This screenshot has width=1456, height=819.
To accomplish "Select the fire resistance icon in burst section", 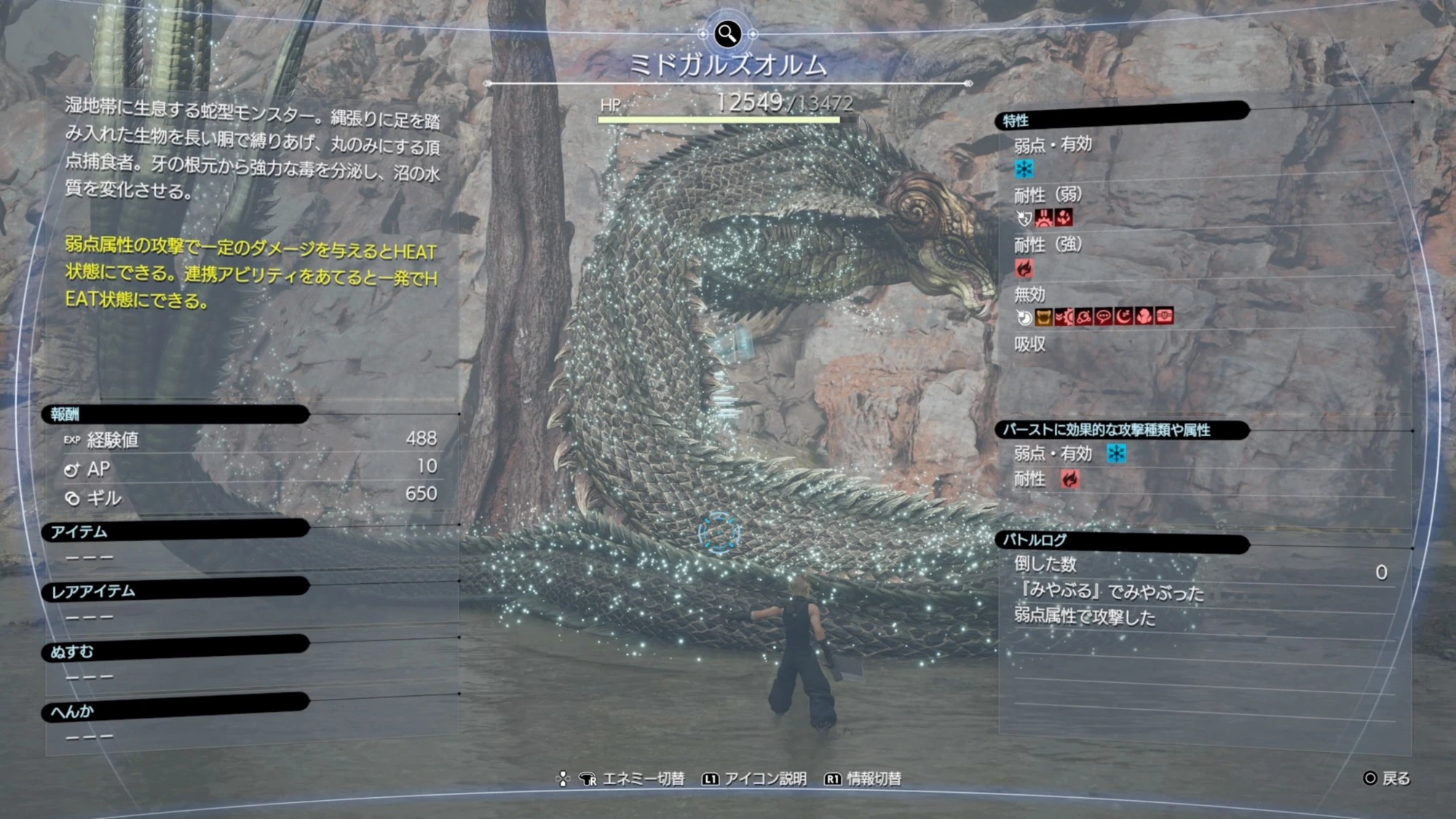I will point(1069,479).
